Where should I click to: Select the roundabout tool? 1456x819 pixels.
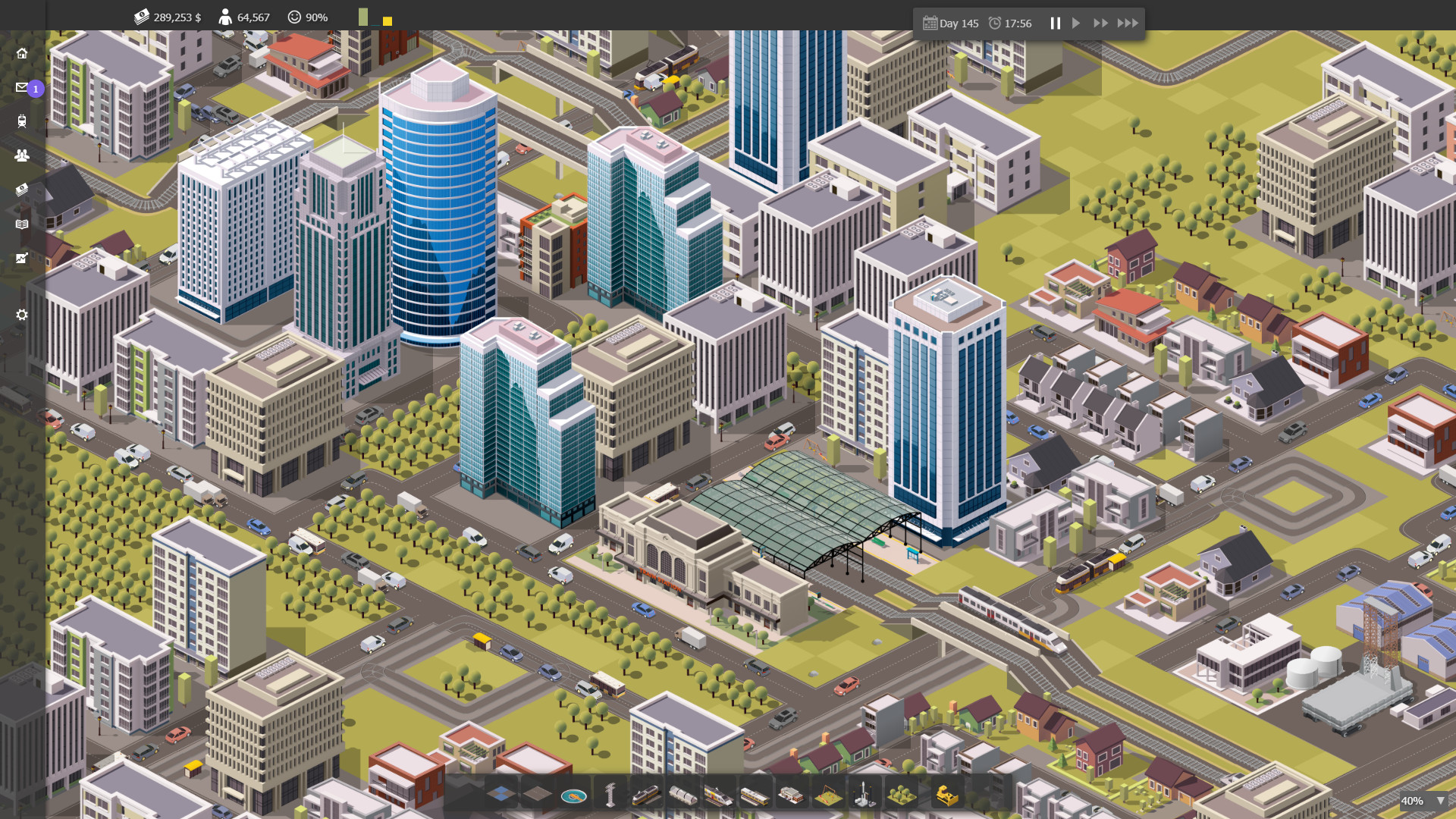(573, 793)
